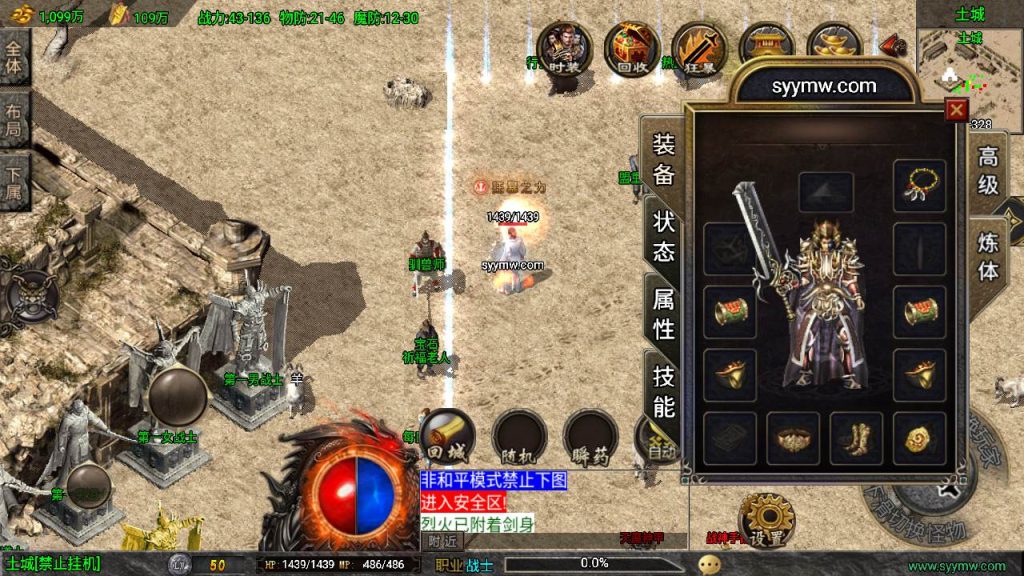The width and height of the screenshot is (1024, 576).
Task: Select the equipped necklace slot
Action: (x=919, y=186)
